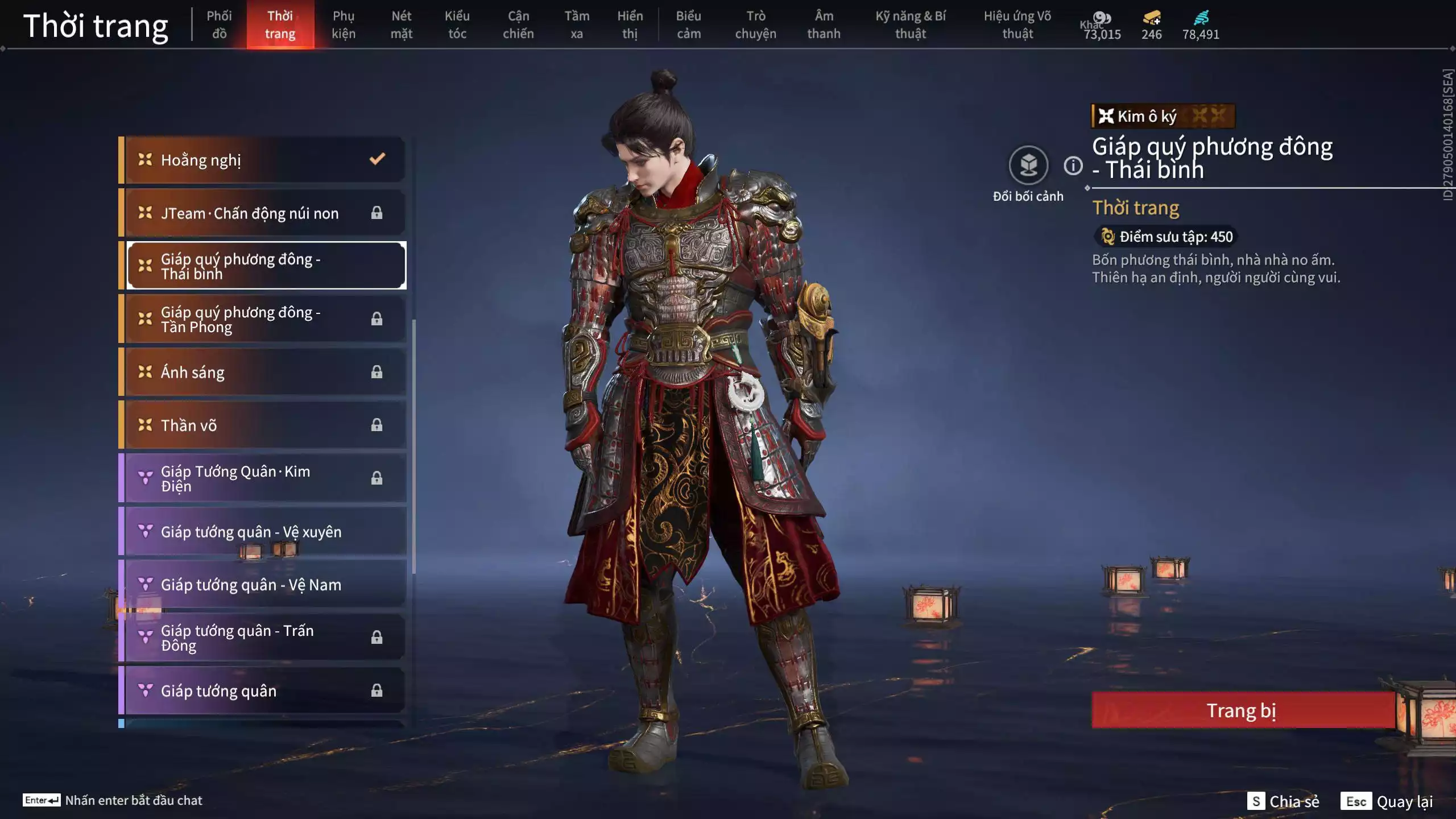Open the Phụ kiện tab

point(344,24)
